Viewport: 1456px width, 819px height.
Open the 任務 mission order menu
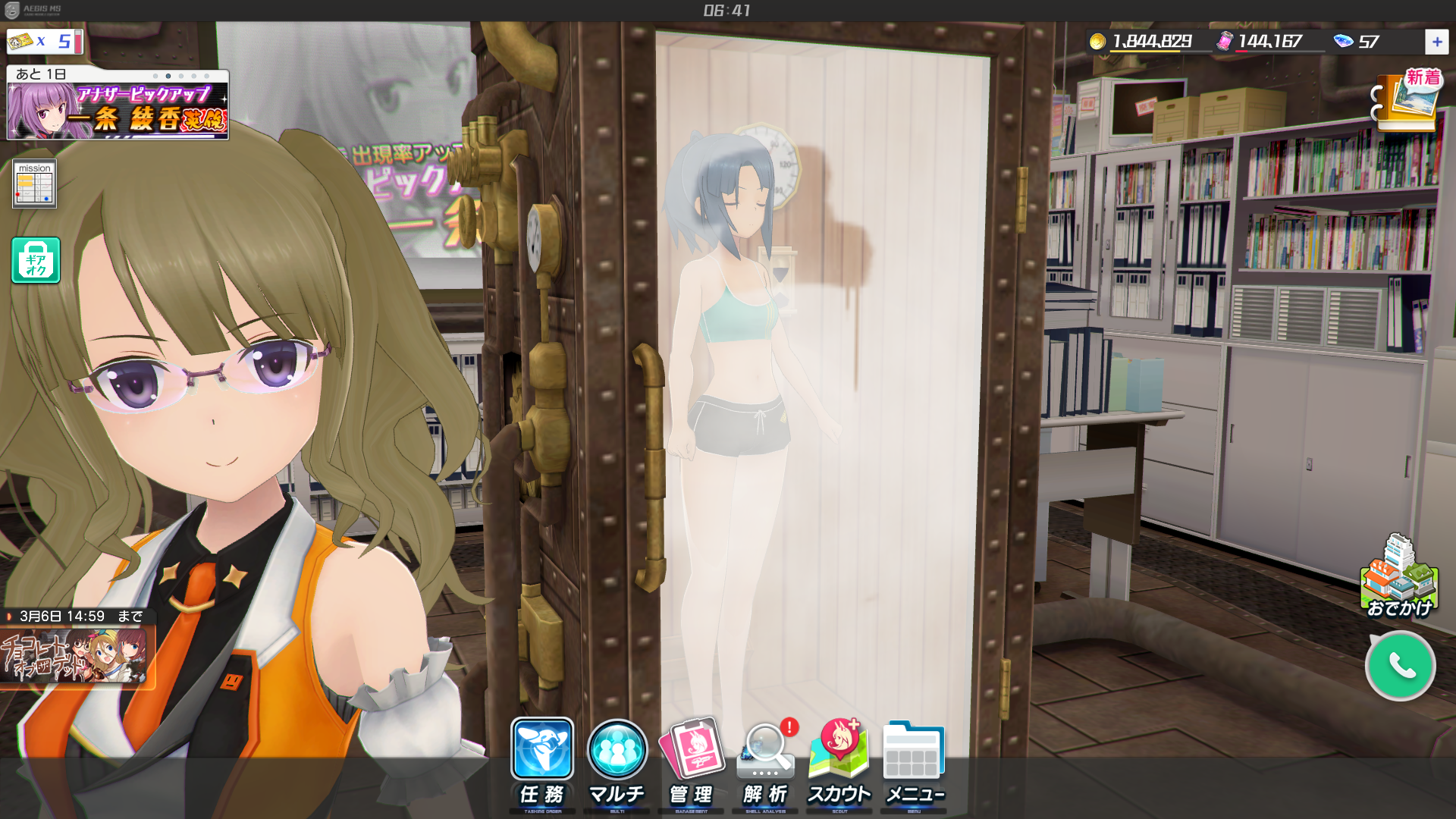pos(542,762)
